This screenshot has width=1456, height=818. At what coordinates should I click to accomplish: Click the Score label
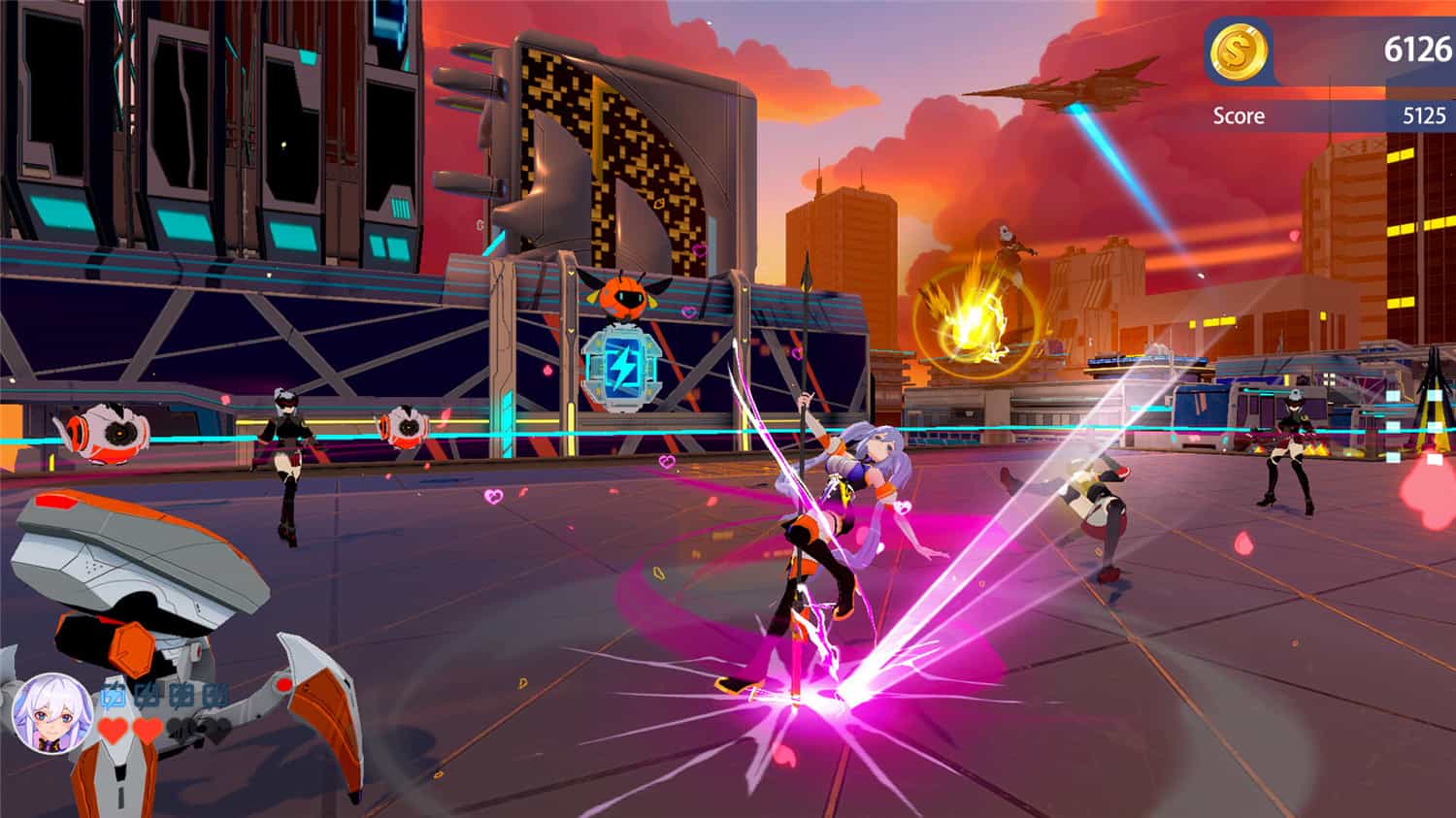(1240, 116)
